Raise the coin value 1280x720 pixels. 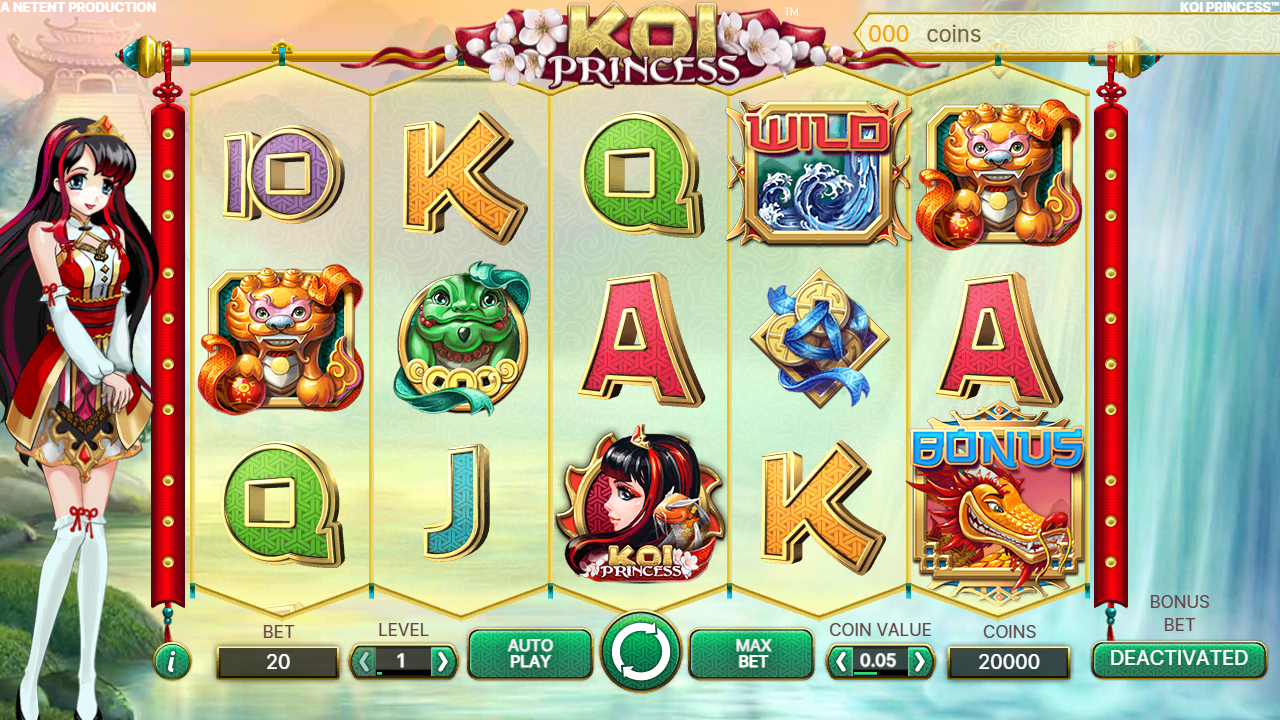(x=919, y=661)
